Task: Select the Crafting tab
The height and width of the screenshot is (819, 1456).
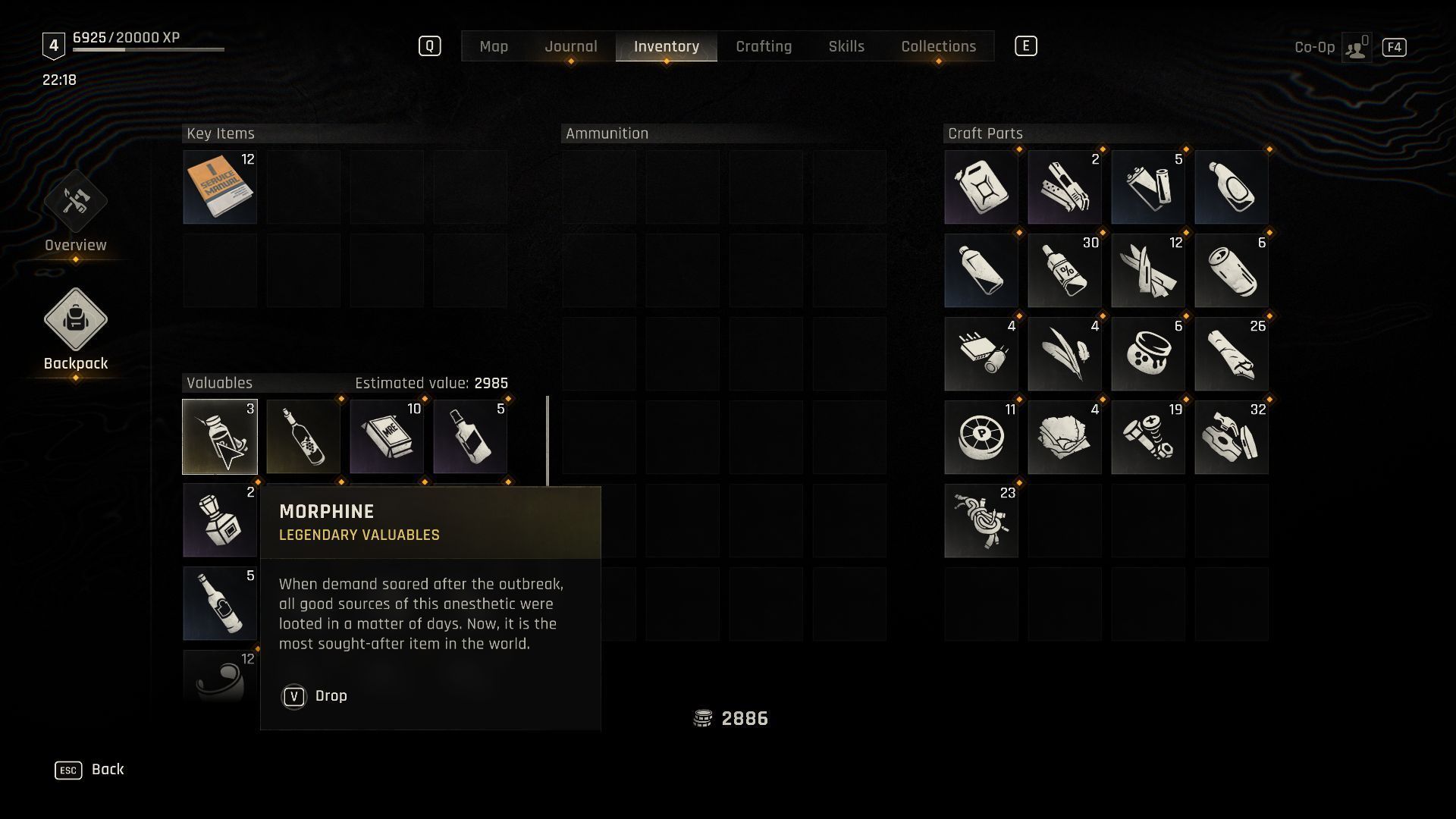Action: tap(764, 46)
